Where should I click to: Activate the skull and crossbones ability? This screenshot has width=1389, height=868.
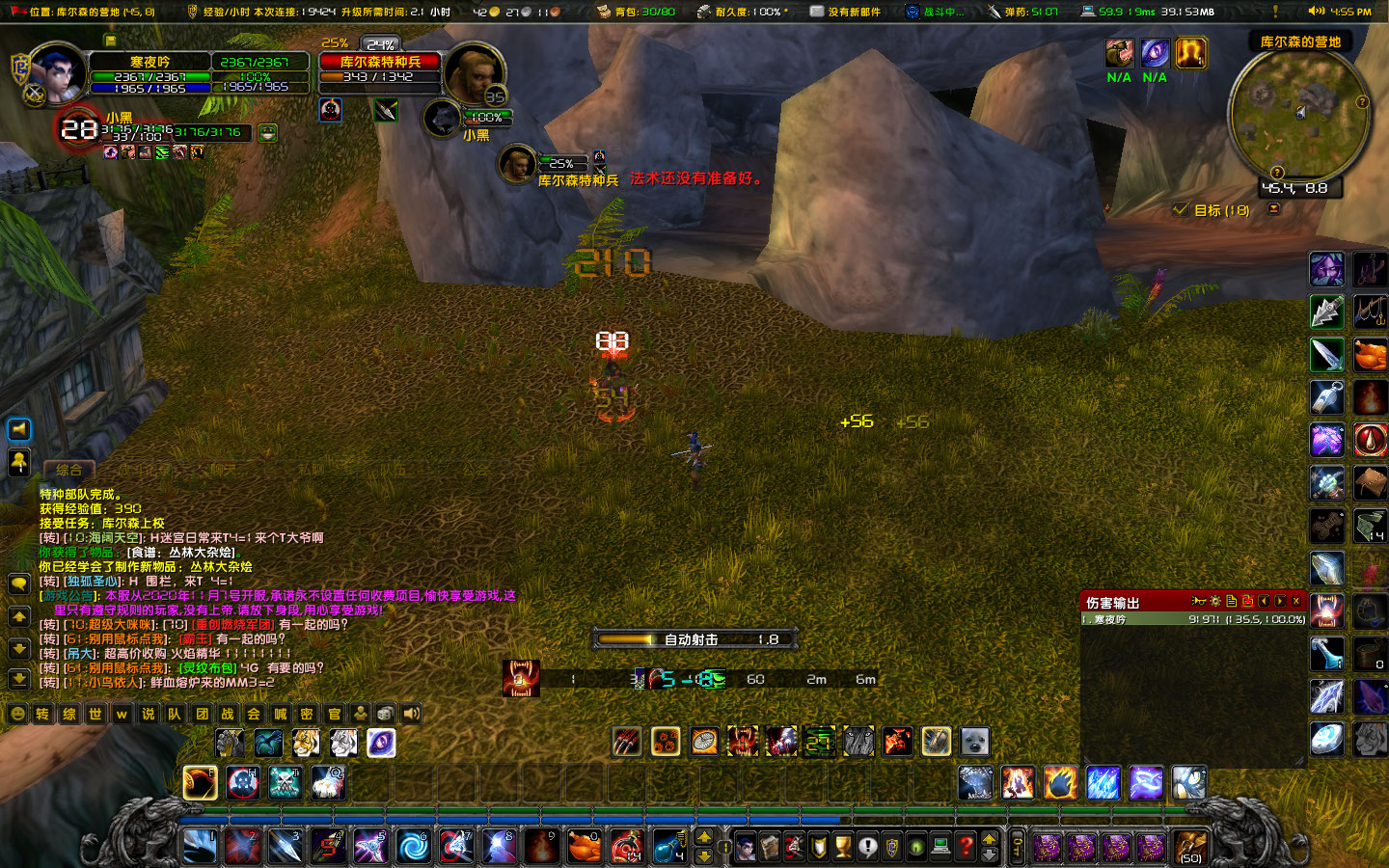(285, 783)
